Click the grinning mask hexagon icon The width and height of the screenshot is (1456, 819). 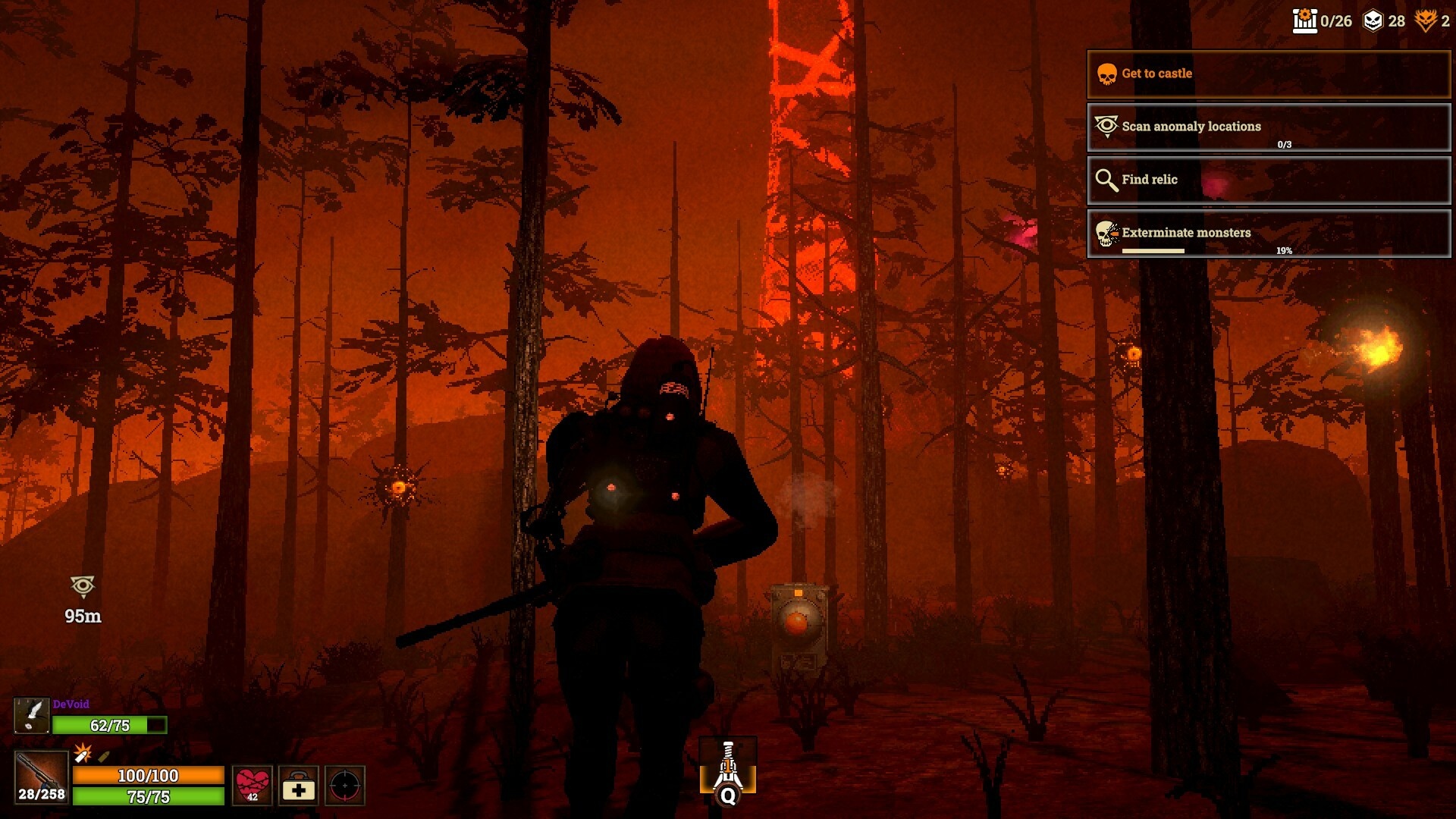click(1373, 20)
